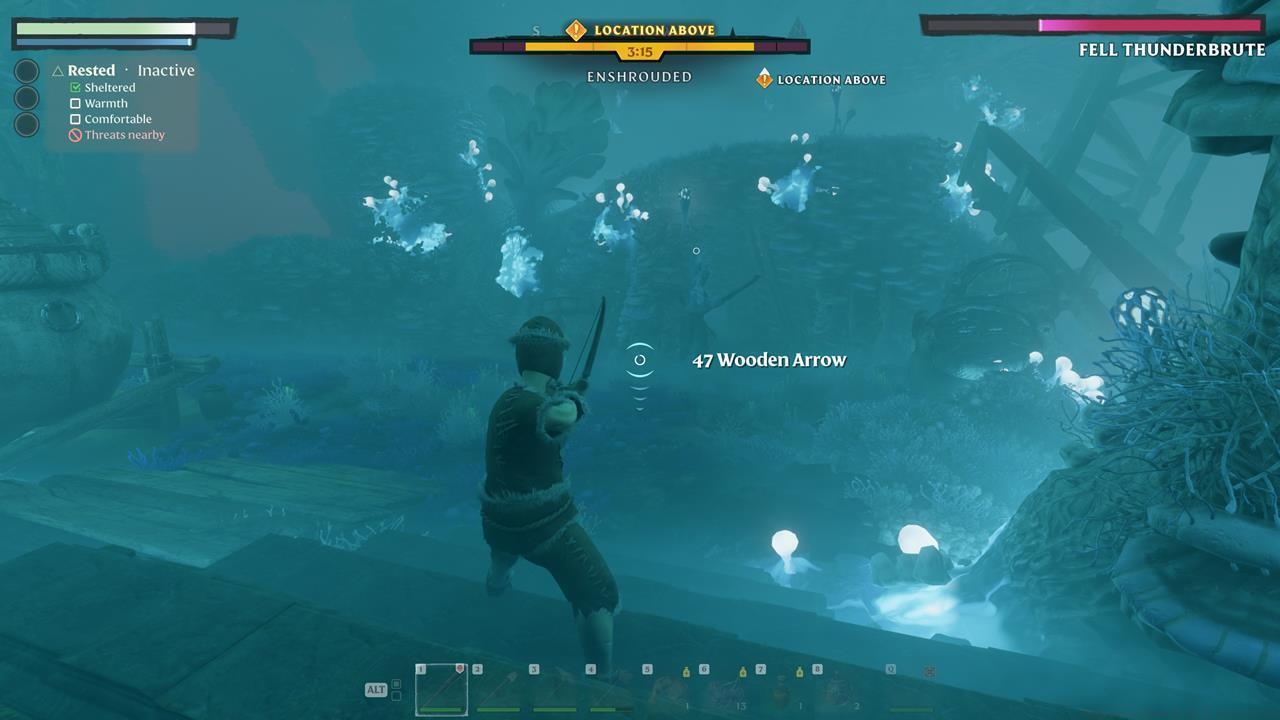
Task: Click the lower ALT modifier box
Action: [396, 697]
